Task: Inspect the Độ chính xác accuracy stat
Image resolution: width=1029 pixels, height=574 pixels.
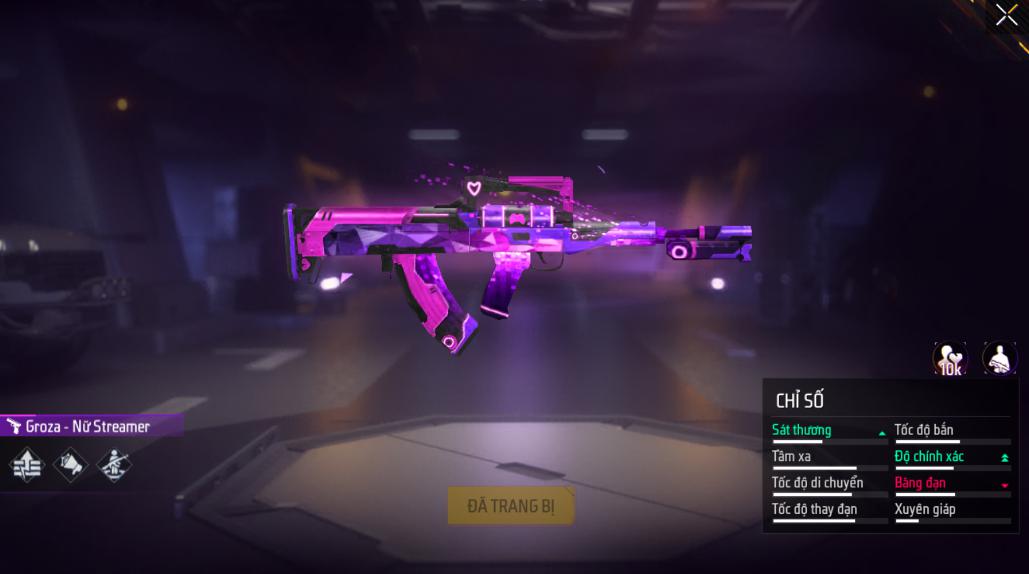Action: point(929,457)
